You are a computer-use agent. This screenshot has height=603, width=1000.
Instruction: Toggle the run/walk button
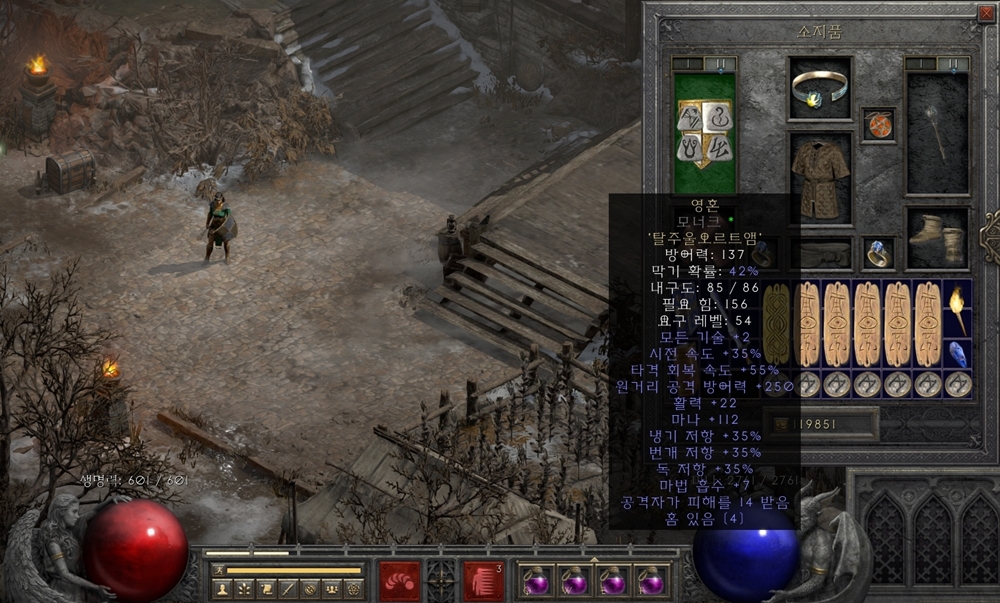[x=218, y=570]
